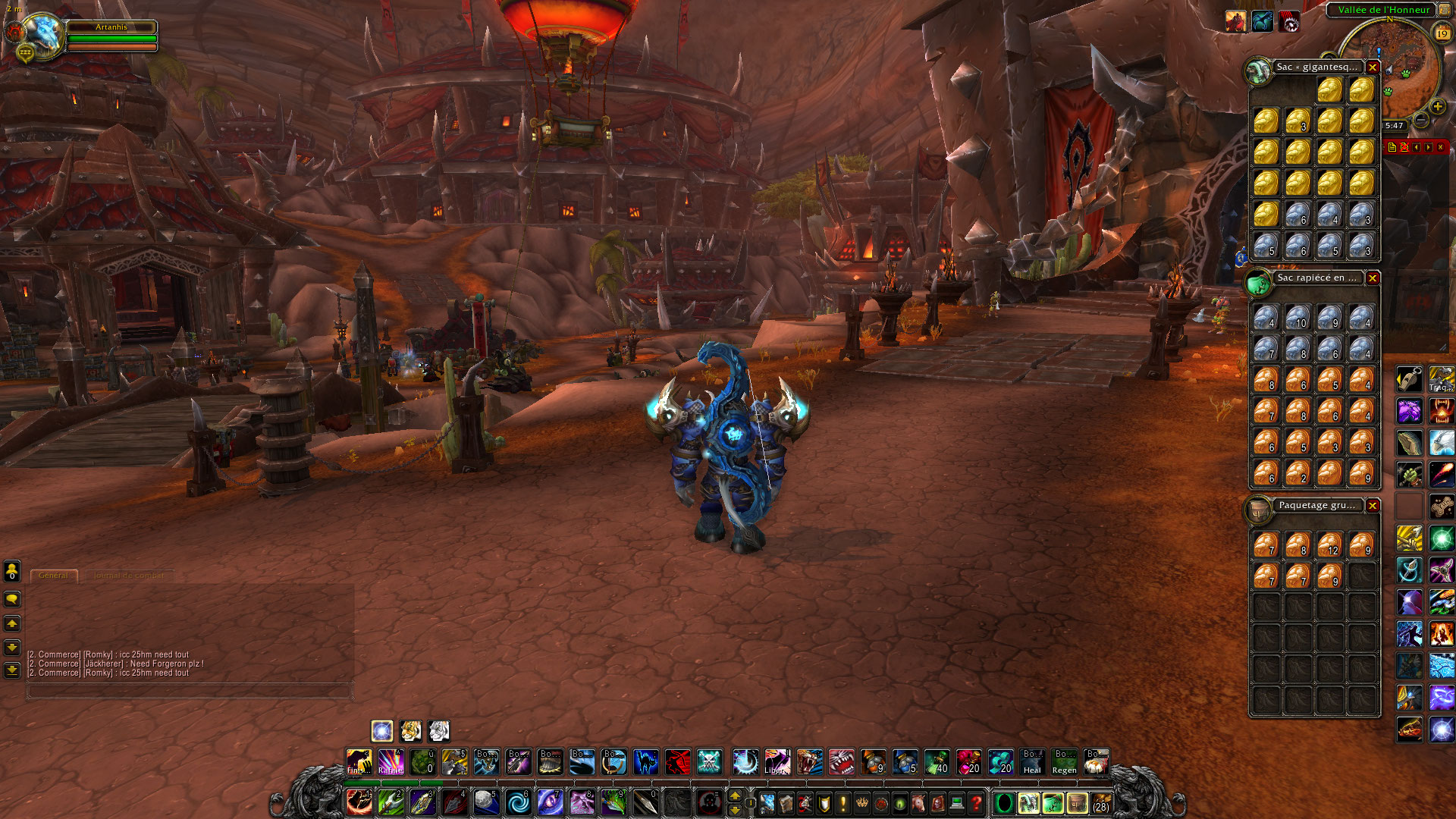This screenshot has width=1456, height=819.
Task: Open the backpack showing 28 free slots
Action: (x=1100, y=802)
